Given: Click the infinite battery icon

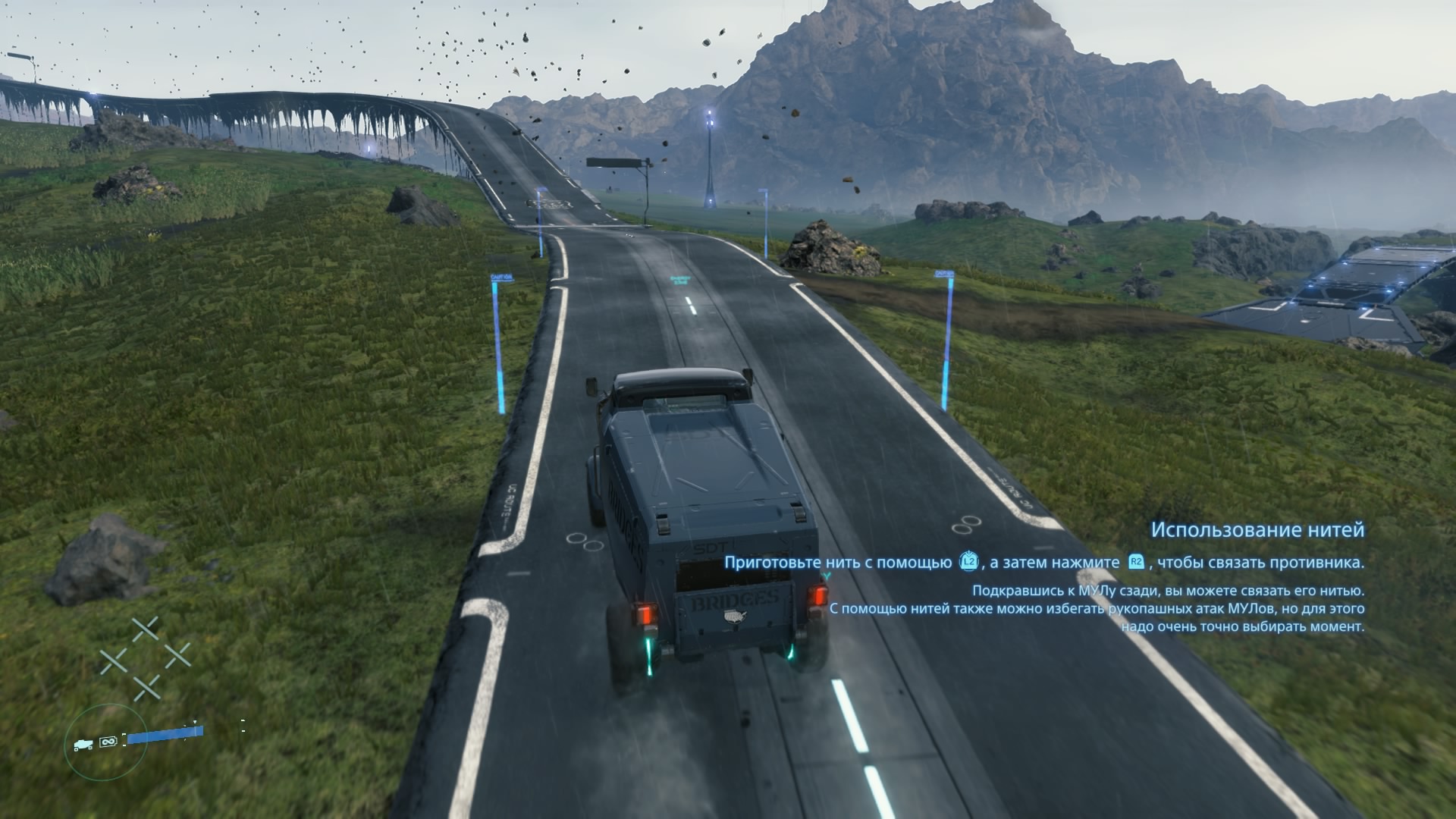Looking at the screenshot, I should (x=108, y=741).
